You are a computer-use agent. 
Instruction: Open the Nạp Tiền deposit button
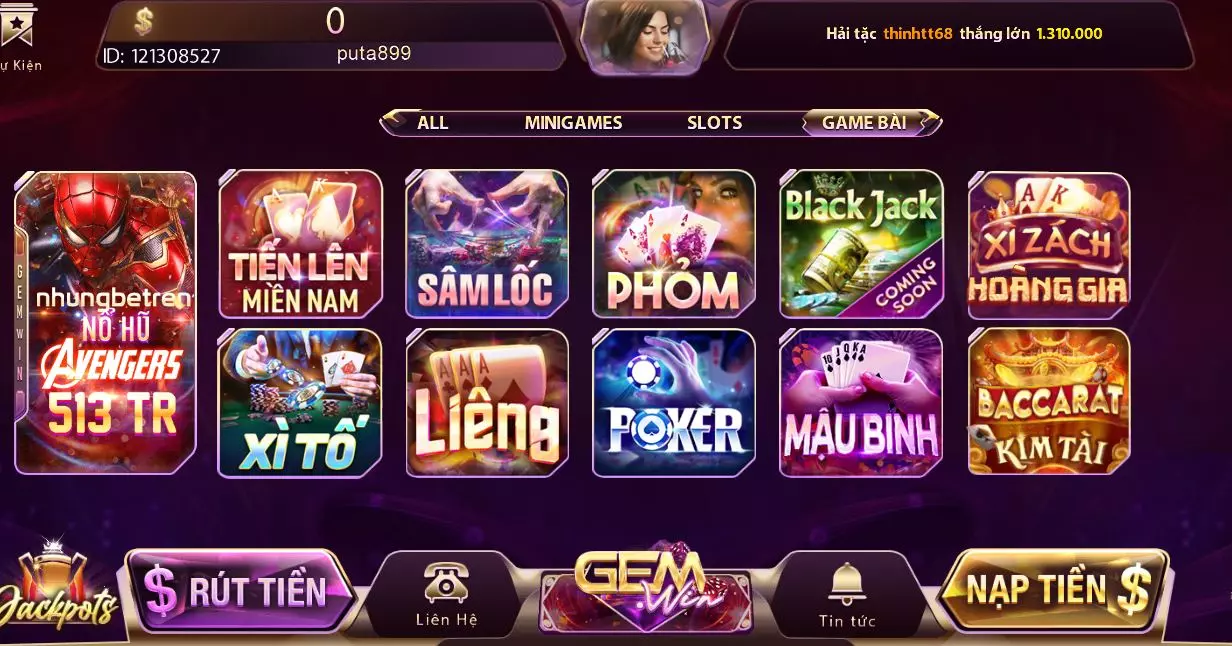point(1055,590)
